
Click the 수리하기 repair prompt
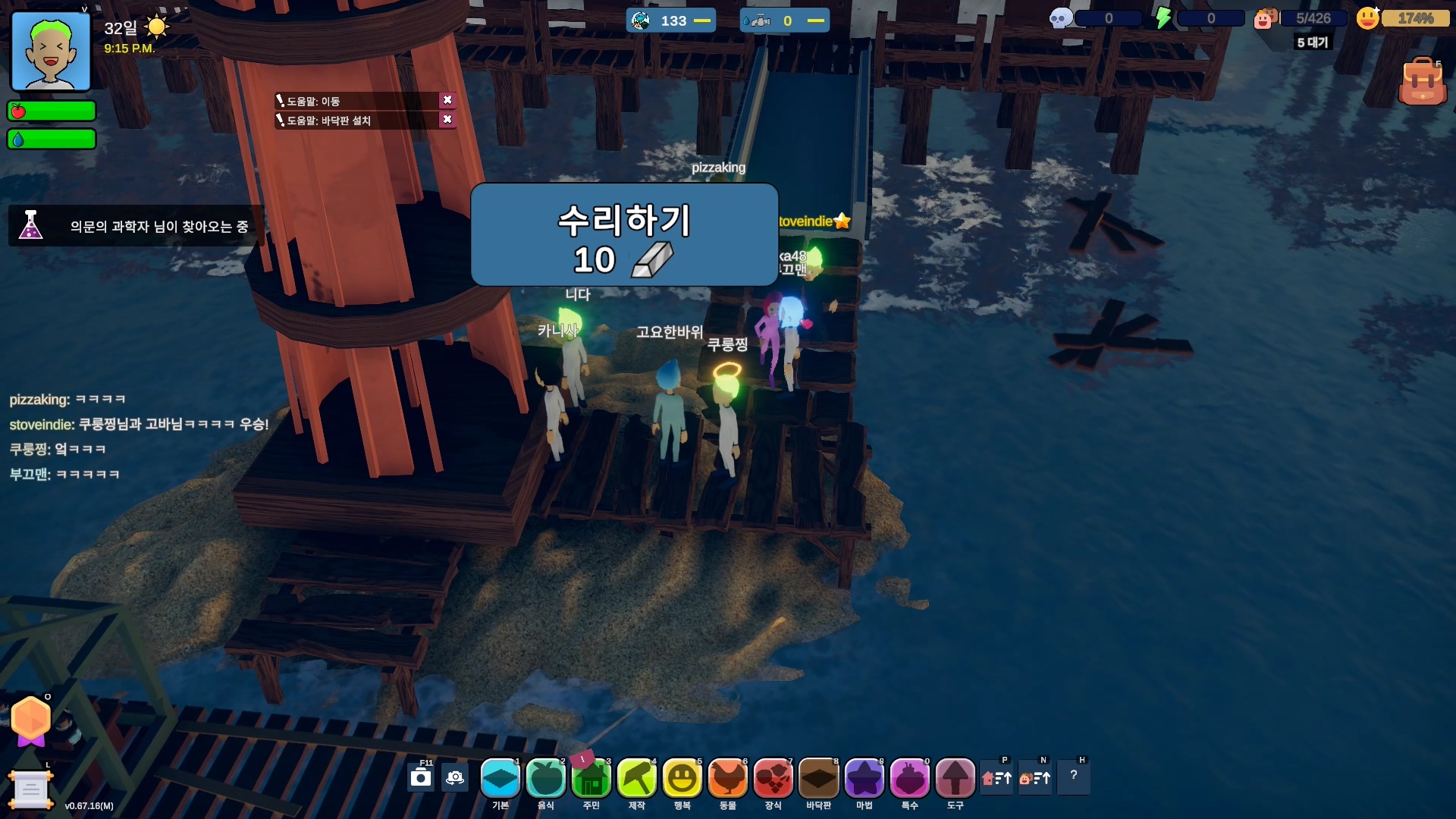624,234
